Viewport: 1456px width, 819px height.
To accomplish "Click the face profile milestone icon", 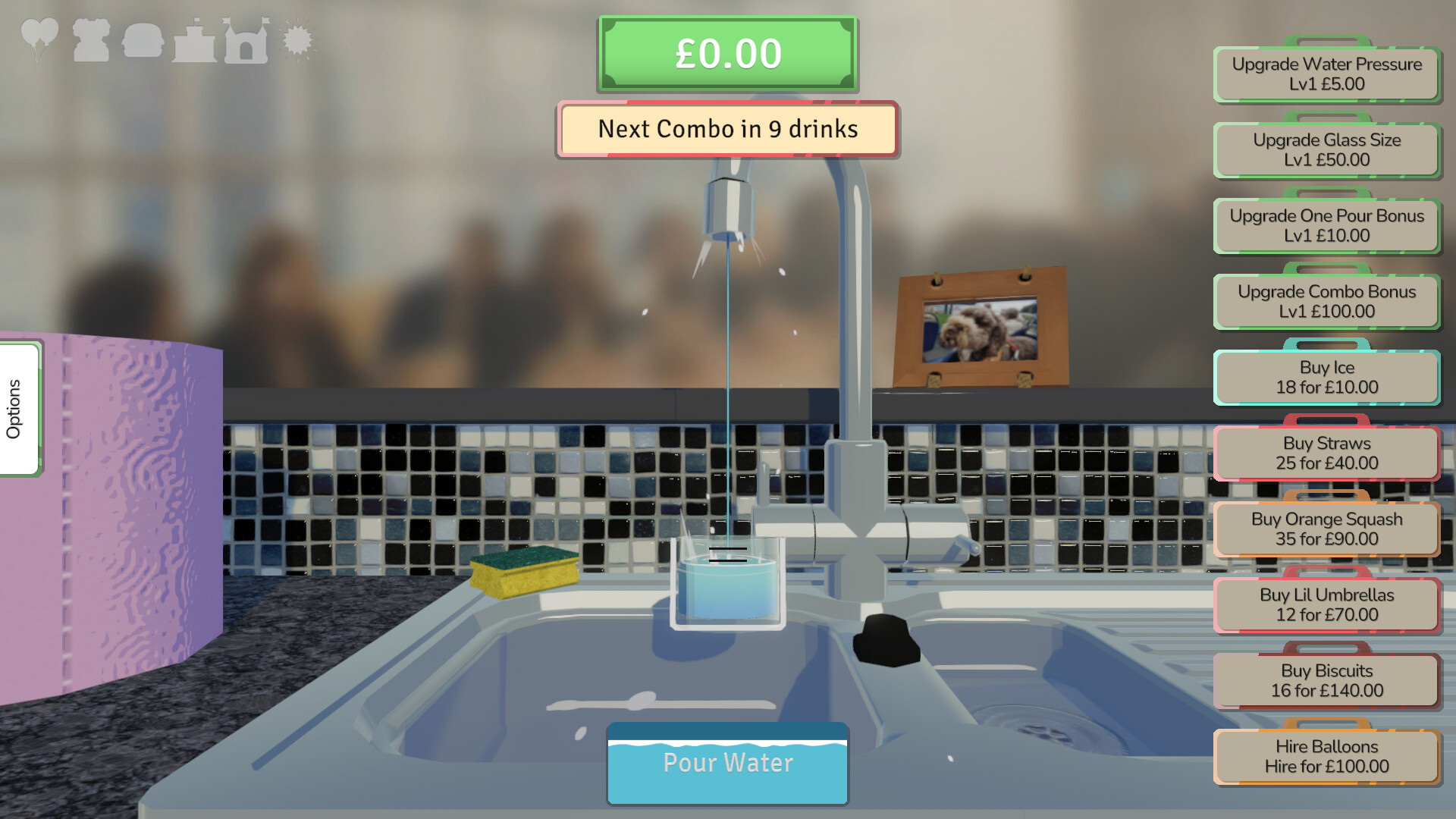I will [x=143, y=39].
